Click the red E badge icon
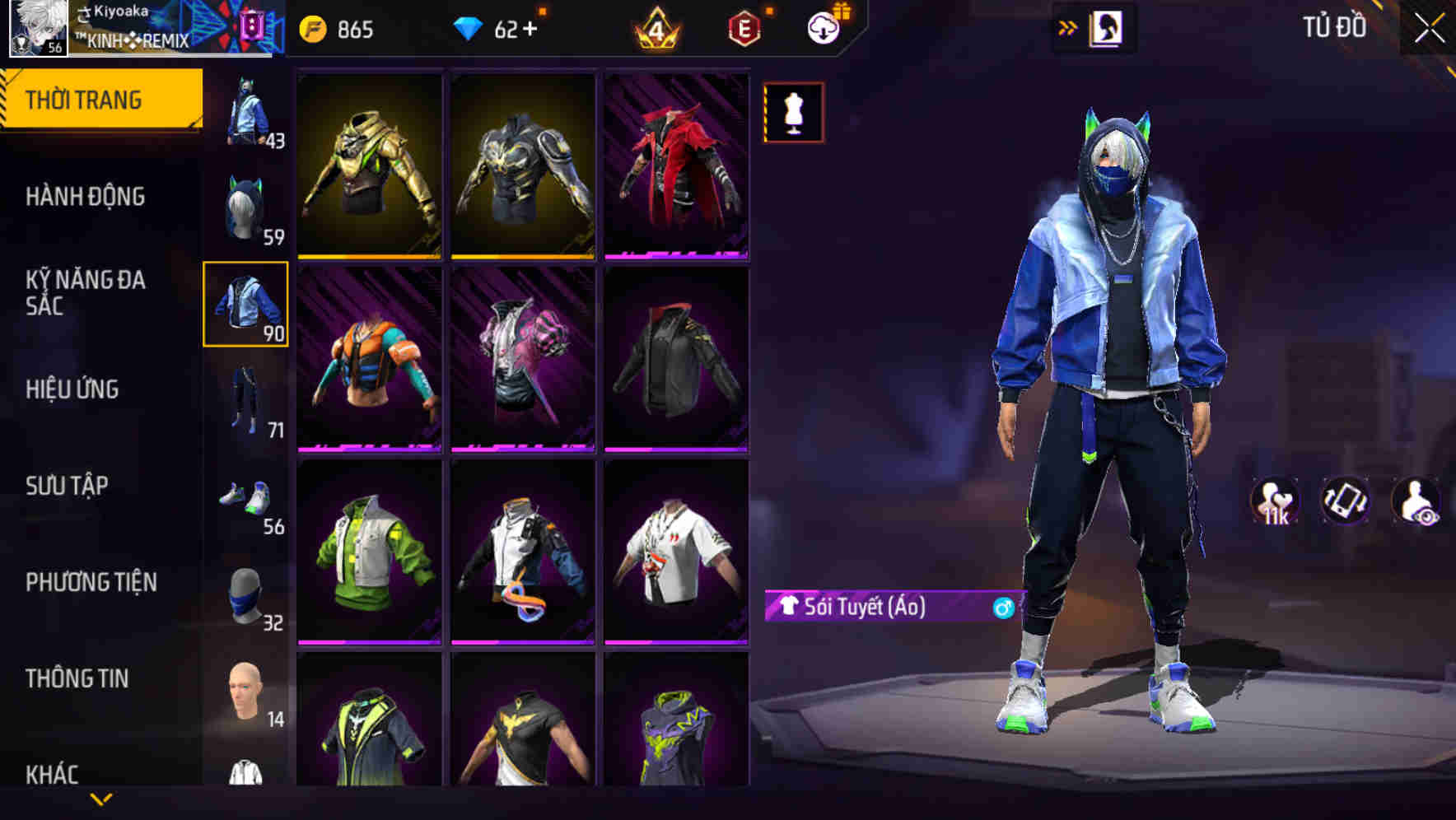 point(741,27)
